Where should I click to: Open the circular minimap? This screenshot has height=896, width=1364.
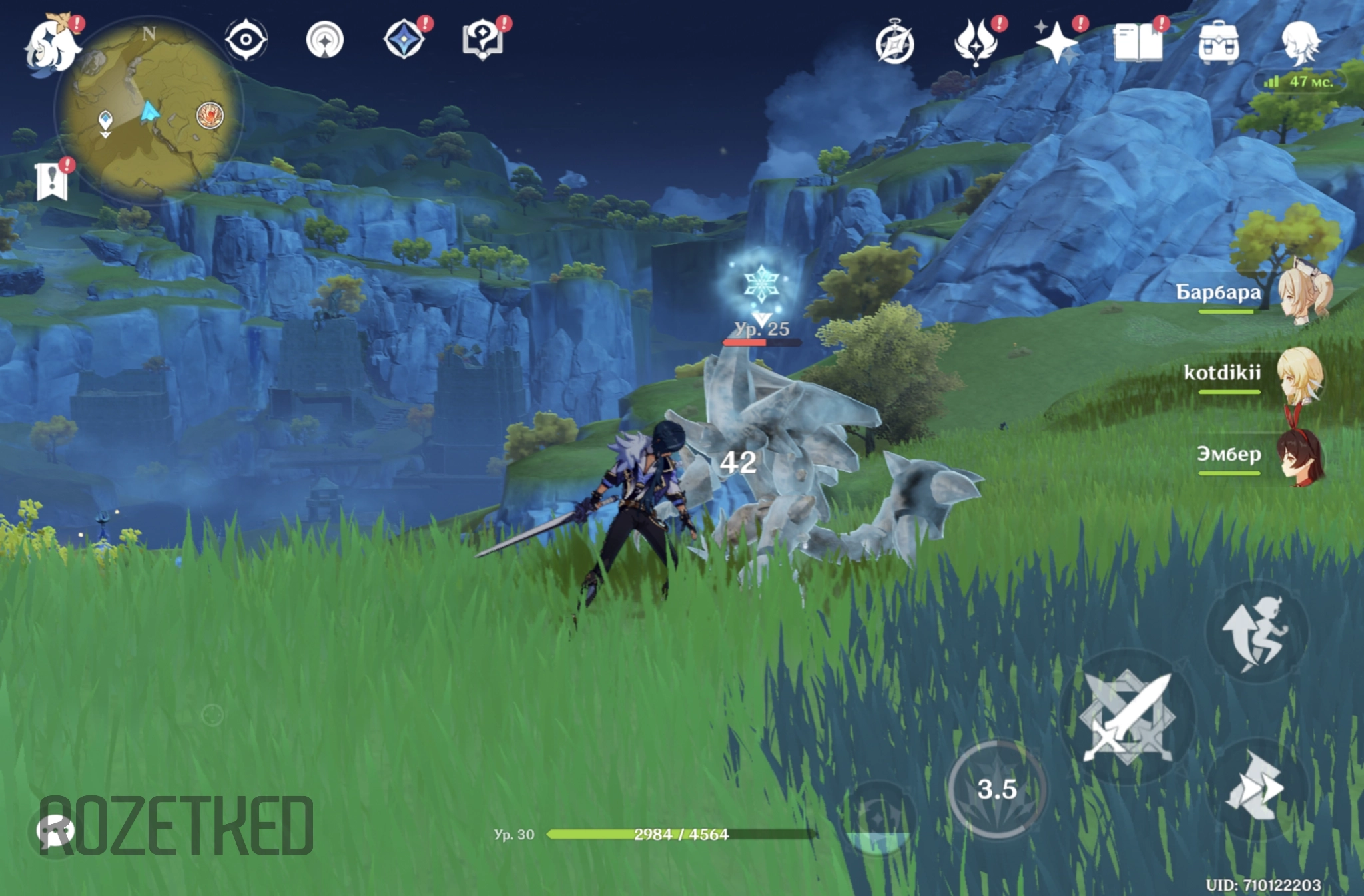pos(149,111)
